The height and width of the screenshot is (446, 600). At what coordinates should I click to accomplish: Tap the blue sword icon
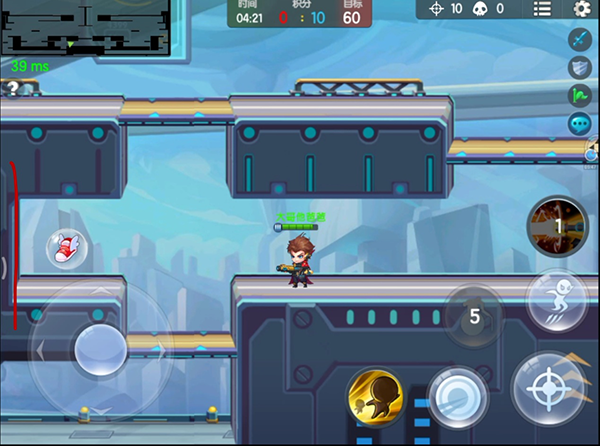point(581,39)
